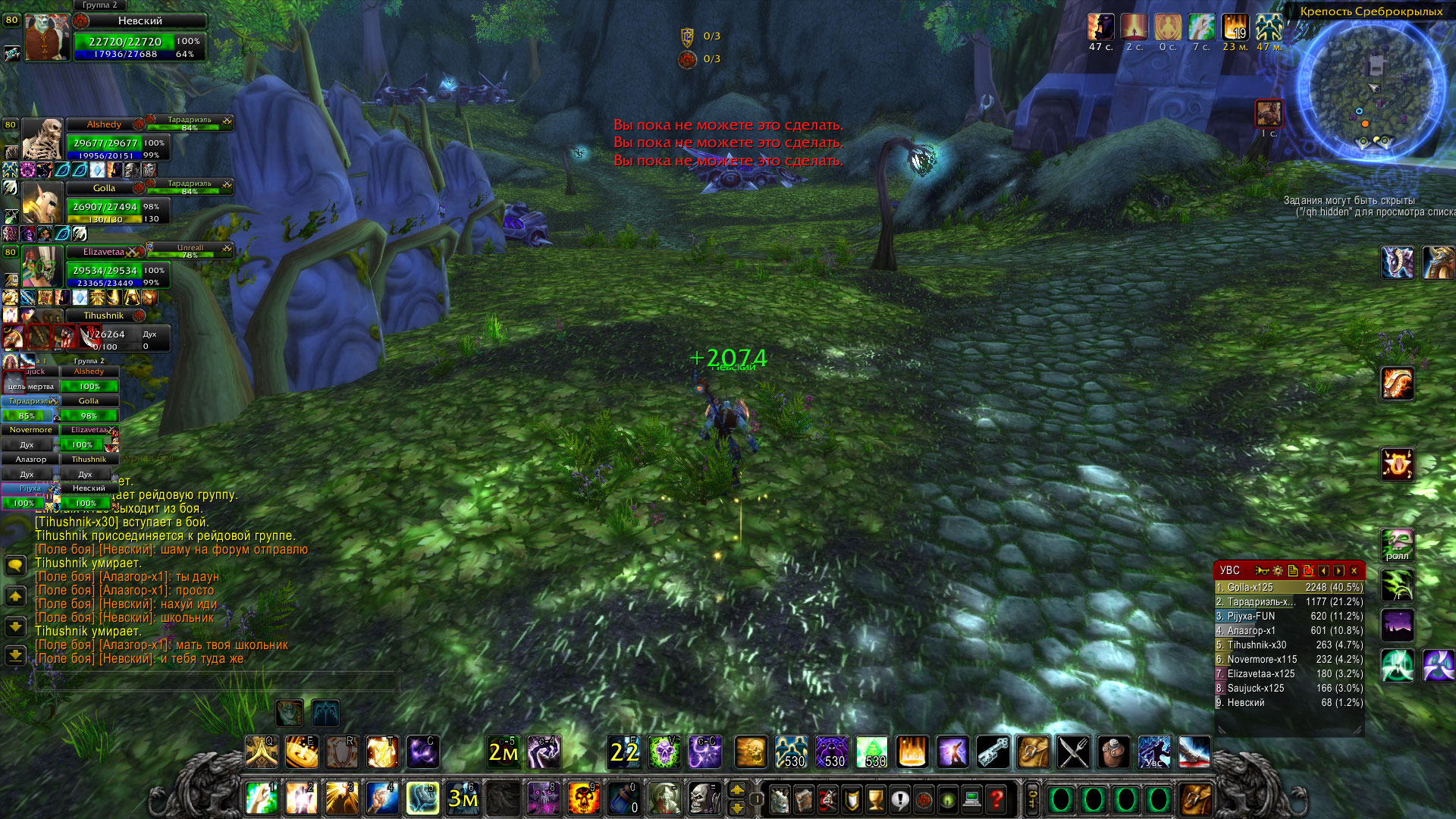Open the red question mark help button
The height and width of the screenshot is (819, 1456).
[996, 799]
